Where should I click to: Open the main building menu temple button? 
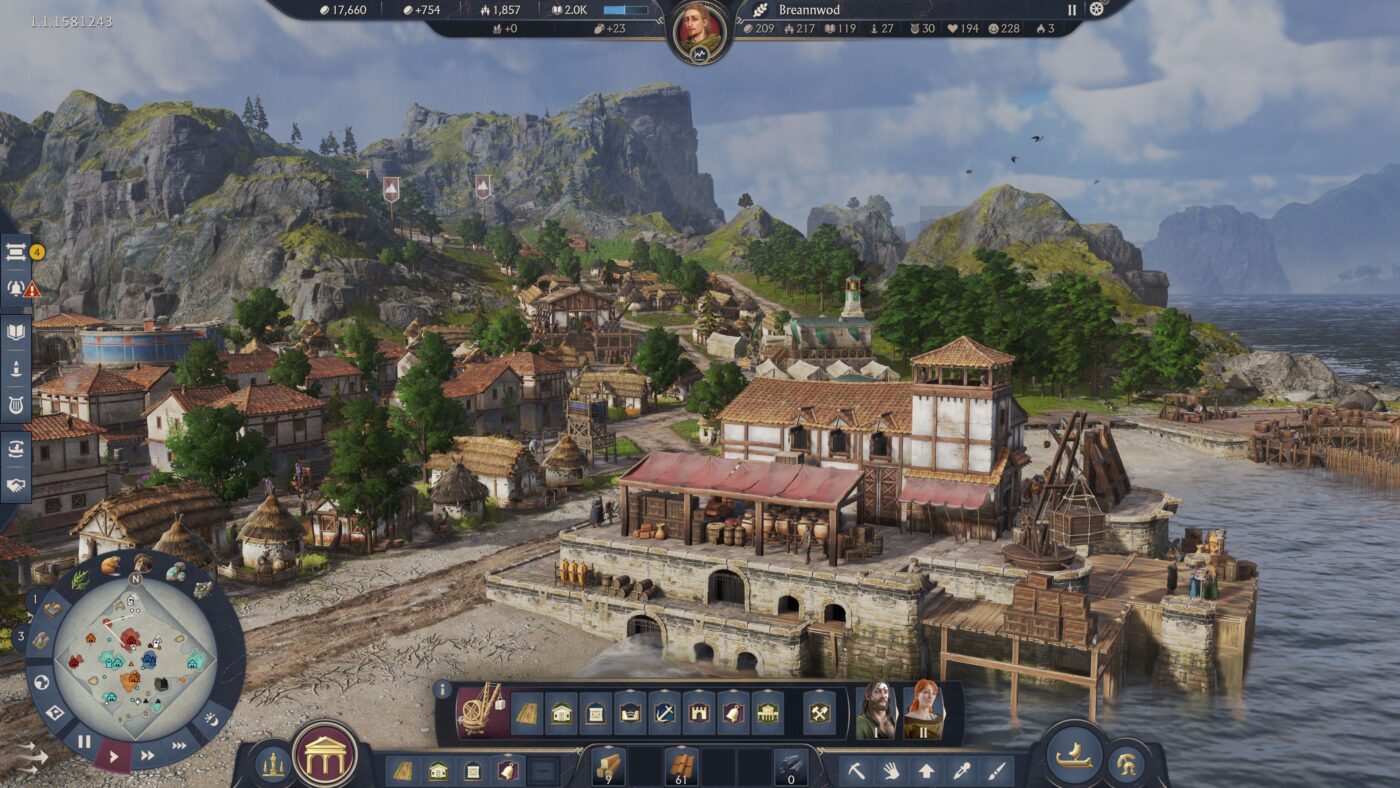(x=325, y=754)
